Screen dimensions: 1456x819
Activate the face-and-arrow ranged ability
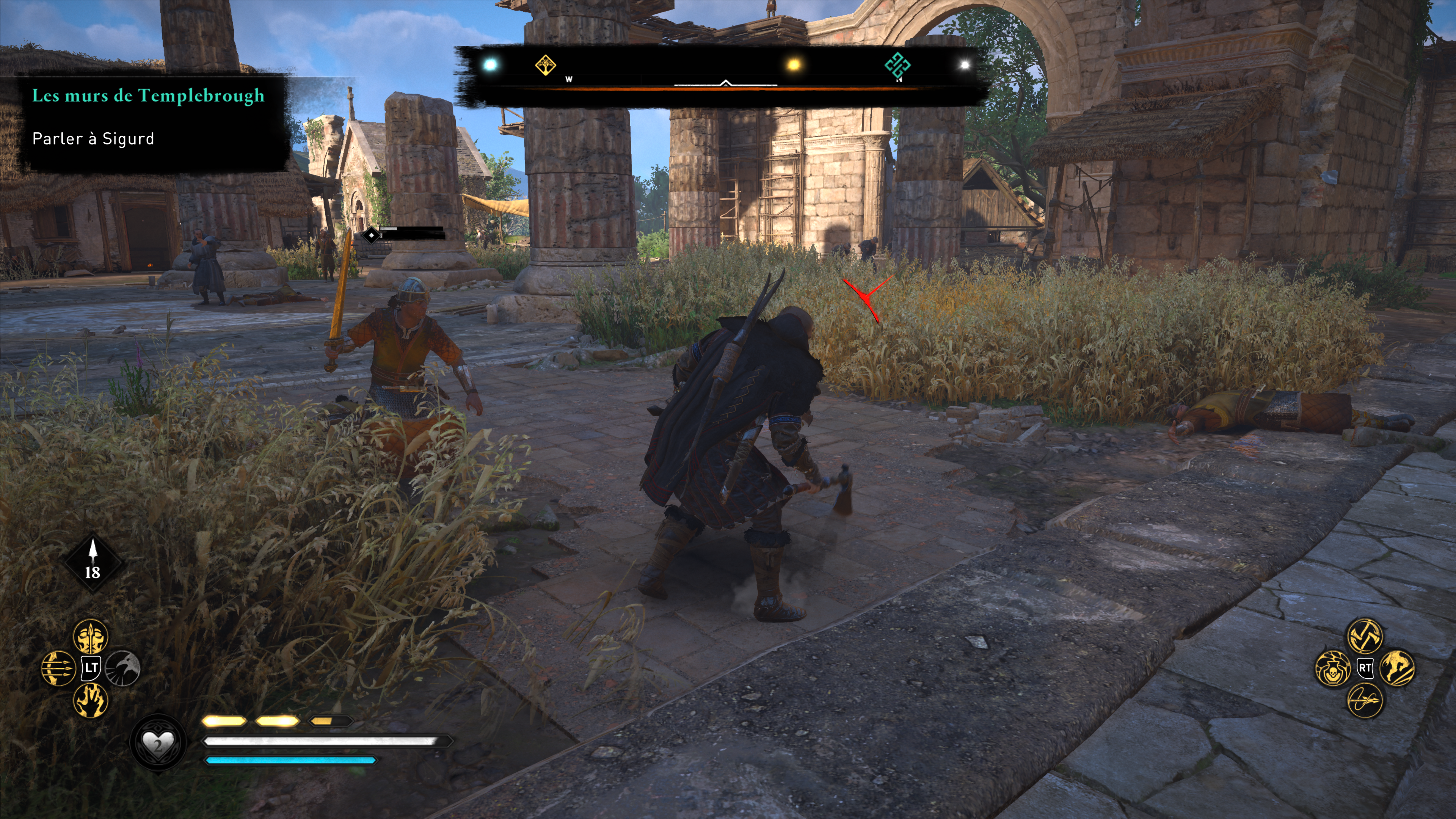[x=91, y=637]
